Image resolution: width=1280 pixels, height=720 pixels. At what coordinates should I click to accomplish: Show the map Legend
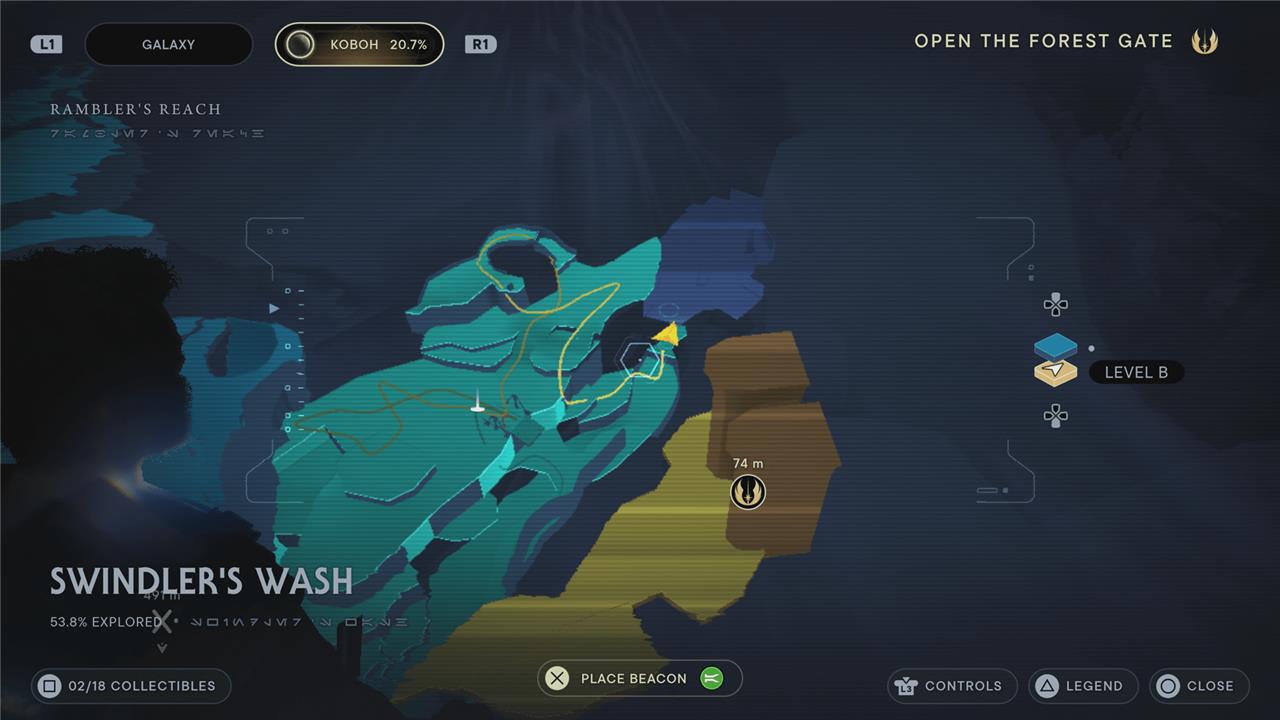pos(1083,686)
